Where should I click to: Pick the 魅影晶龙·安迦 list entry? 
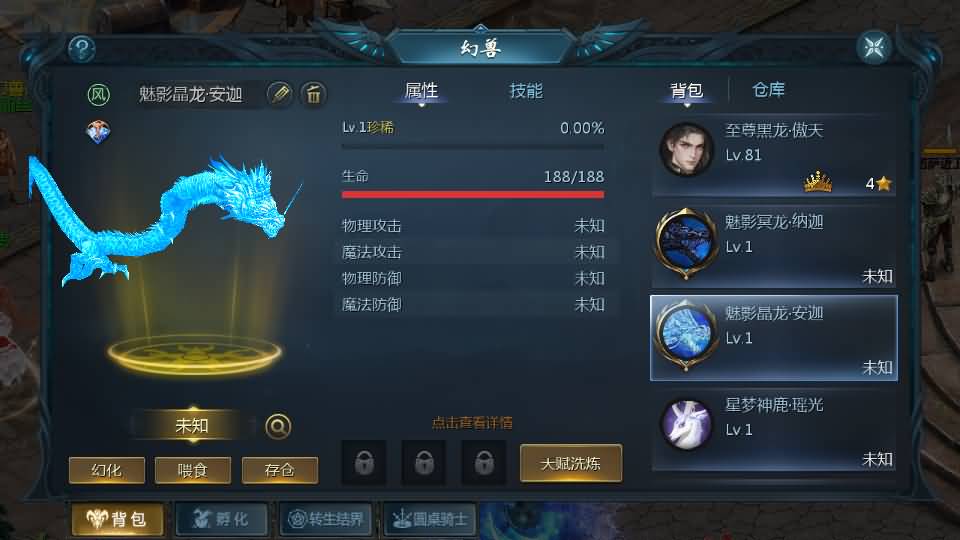click(773, 337)
